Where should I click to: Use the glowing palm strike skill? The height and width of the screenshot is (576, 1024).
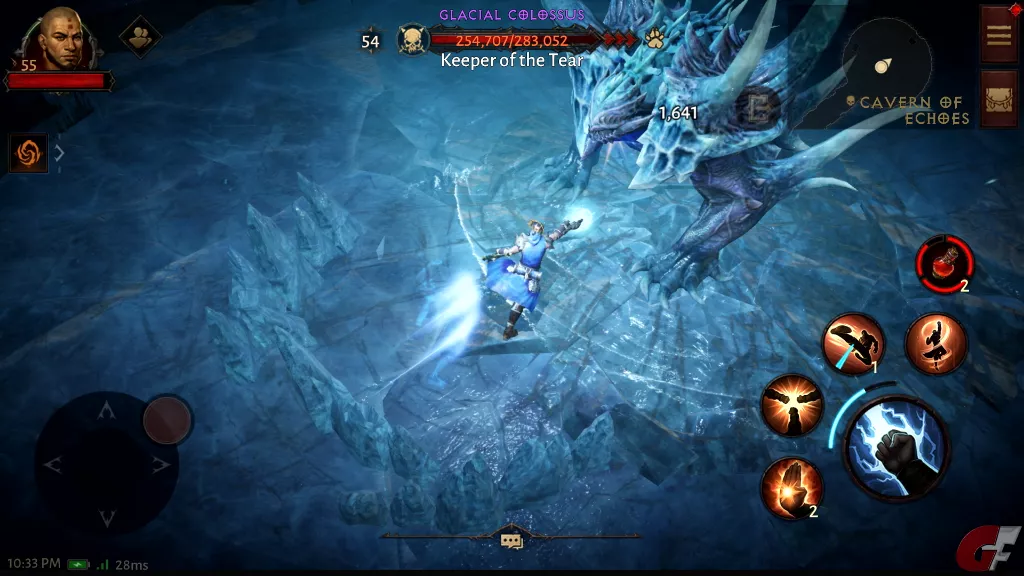792,487
